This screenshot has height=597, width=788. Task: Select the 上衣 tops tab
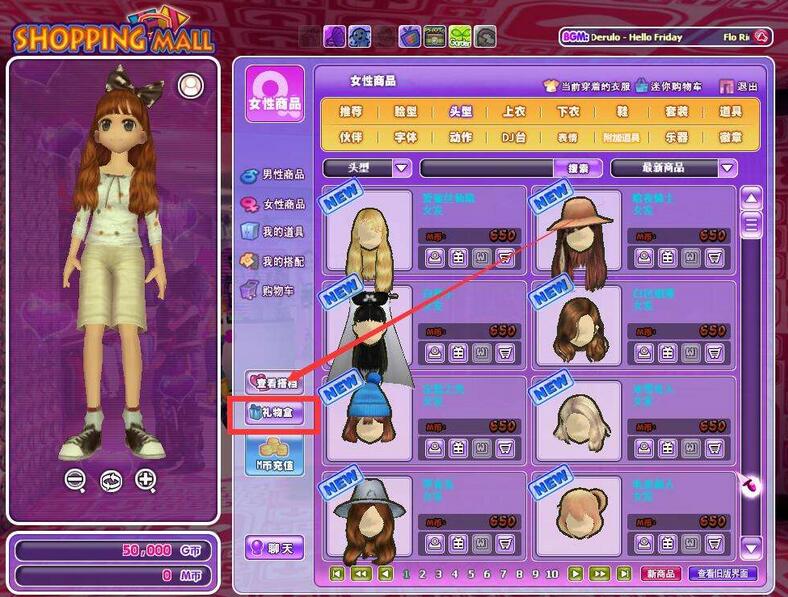[513, 112]
